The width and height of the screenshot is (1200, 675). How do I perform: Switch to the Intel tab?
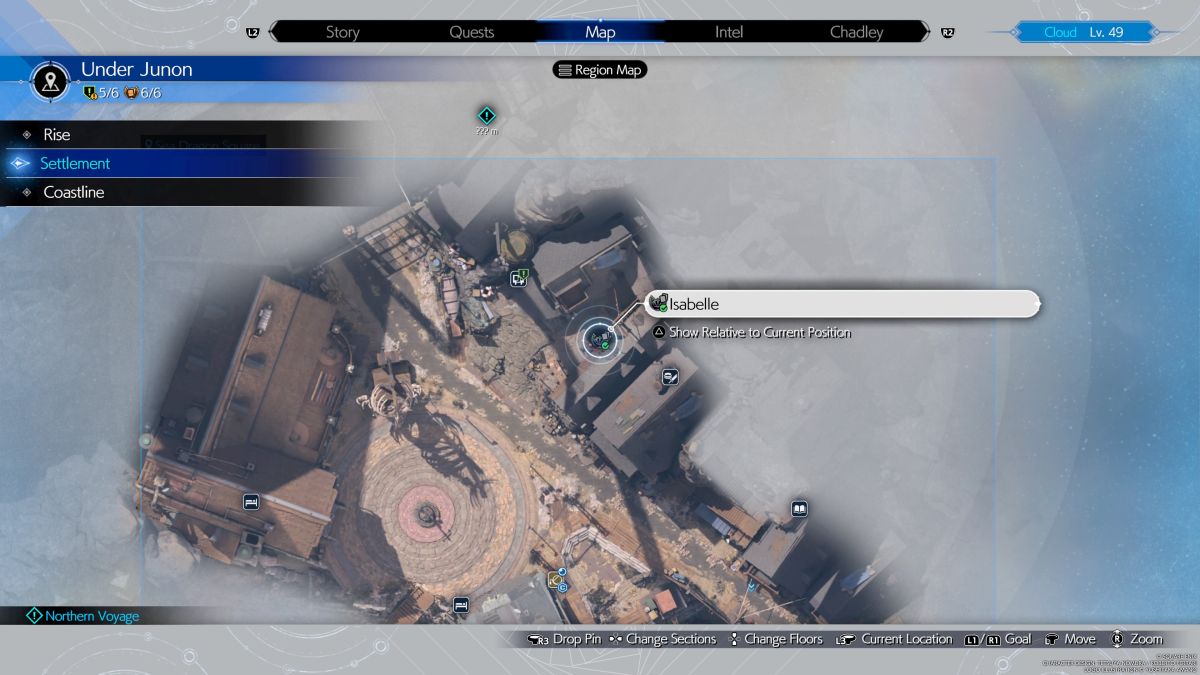(729, 32)
